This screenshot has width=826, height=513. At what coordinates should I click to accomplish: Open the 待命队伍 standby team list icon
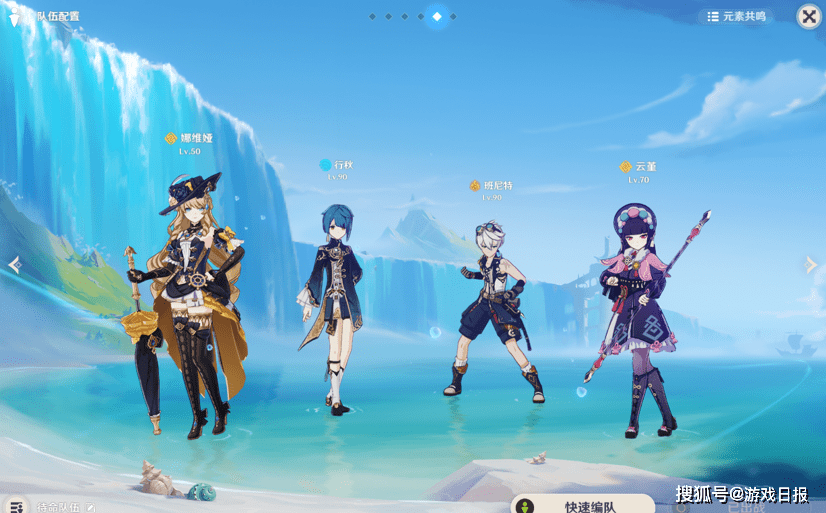pos(15,506)
